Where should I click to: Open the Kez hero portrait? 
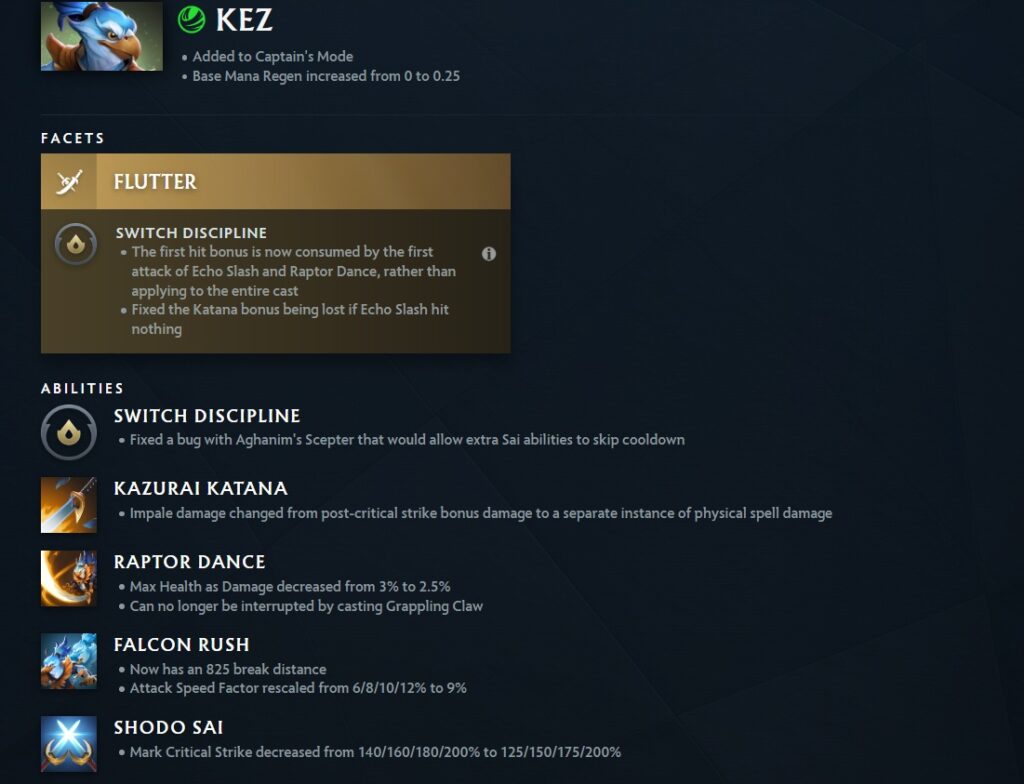pos(101,36)
